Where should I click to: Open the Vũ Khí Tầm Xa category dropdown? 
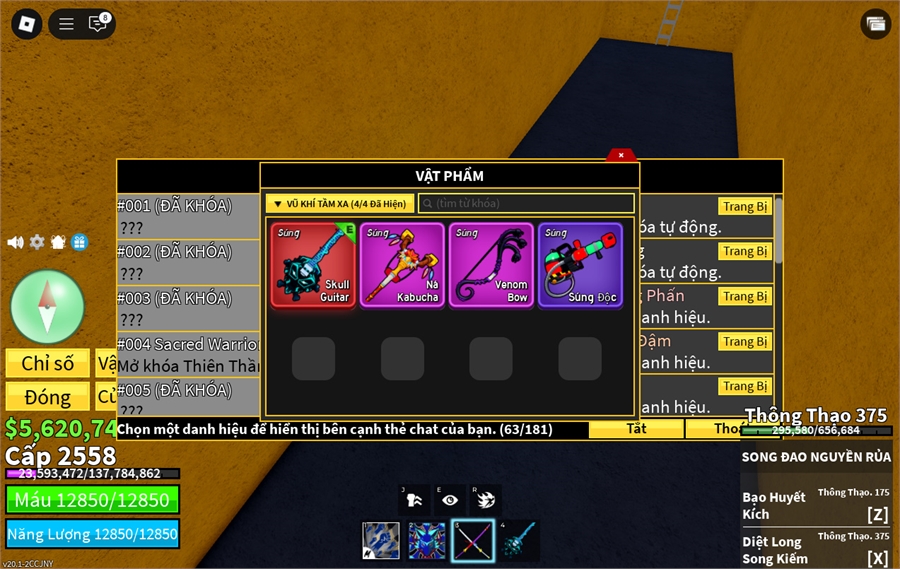pyautogui.click(x=340, y=204)
